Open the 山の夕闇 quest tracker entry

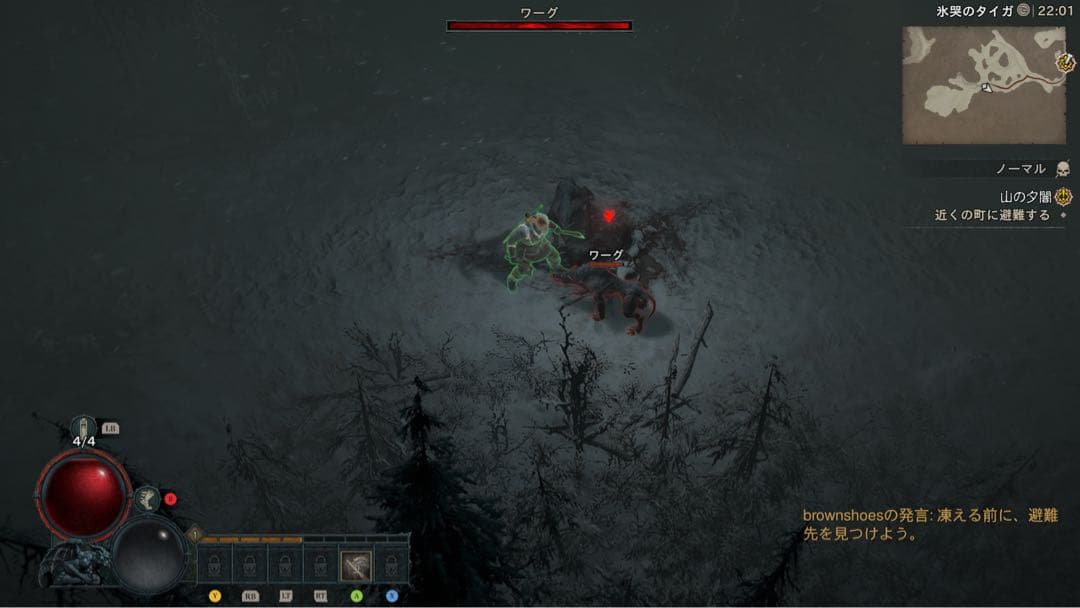tap(1027, 197)
